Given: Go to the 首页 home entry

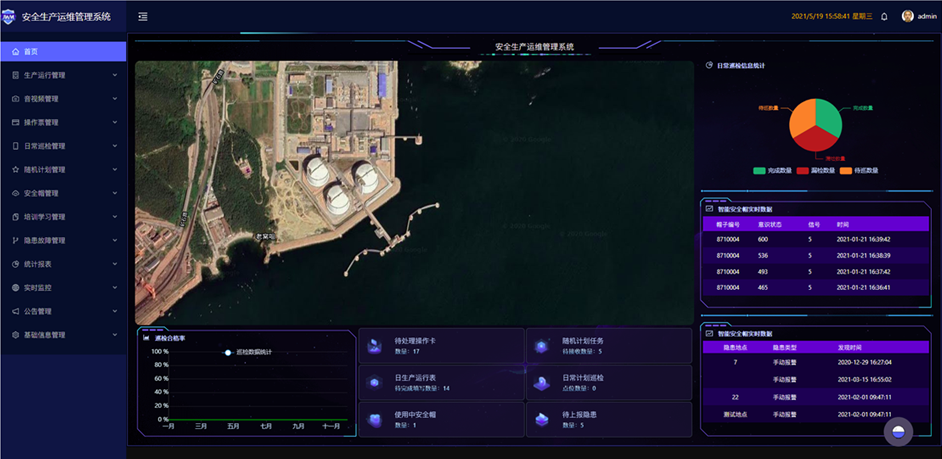Looking at the screenshot, I should click(31, 51).
